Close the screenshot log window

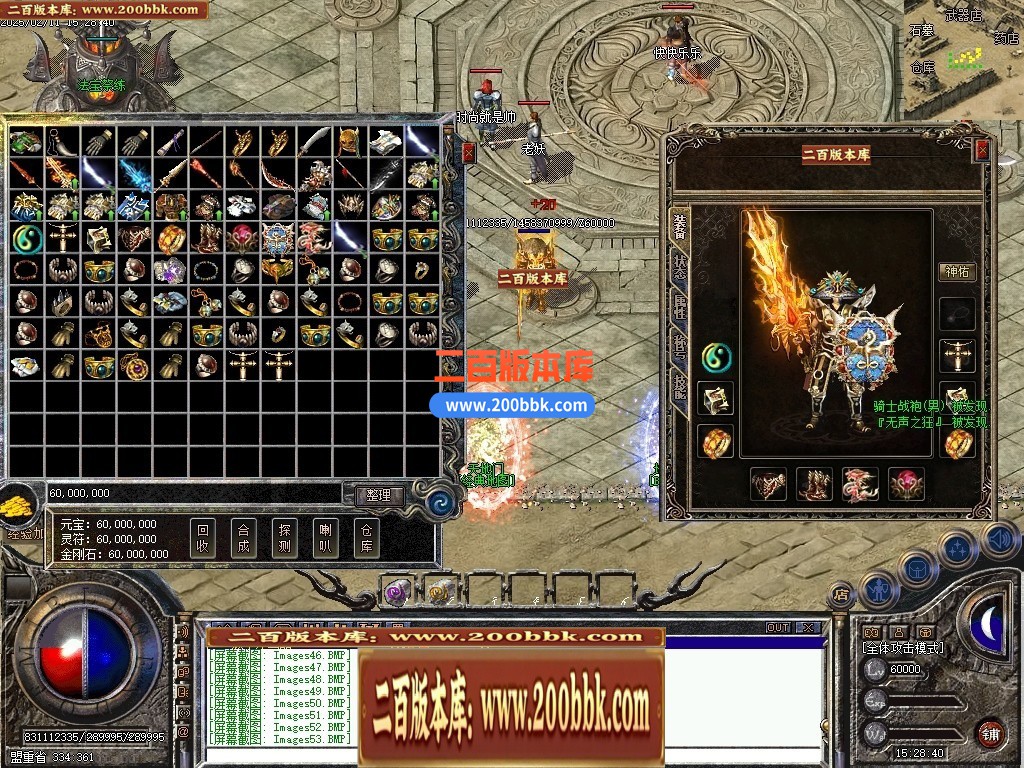[808, 628]
